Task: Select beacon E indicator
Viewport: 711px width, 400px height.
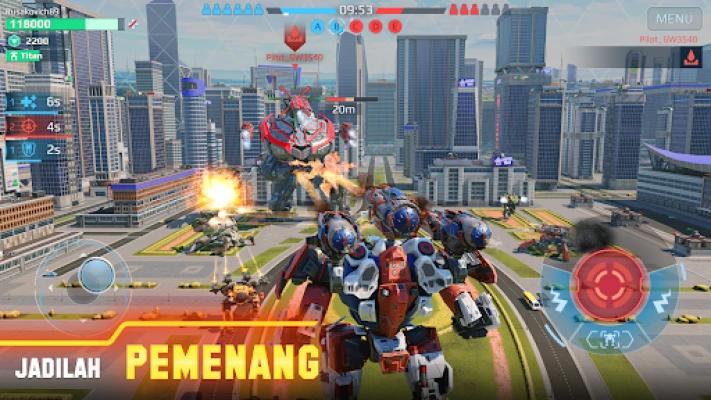Action: tap(395, 27)
